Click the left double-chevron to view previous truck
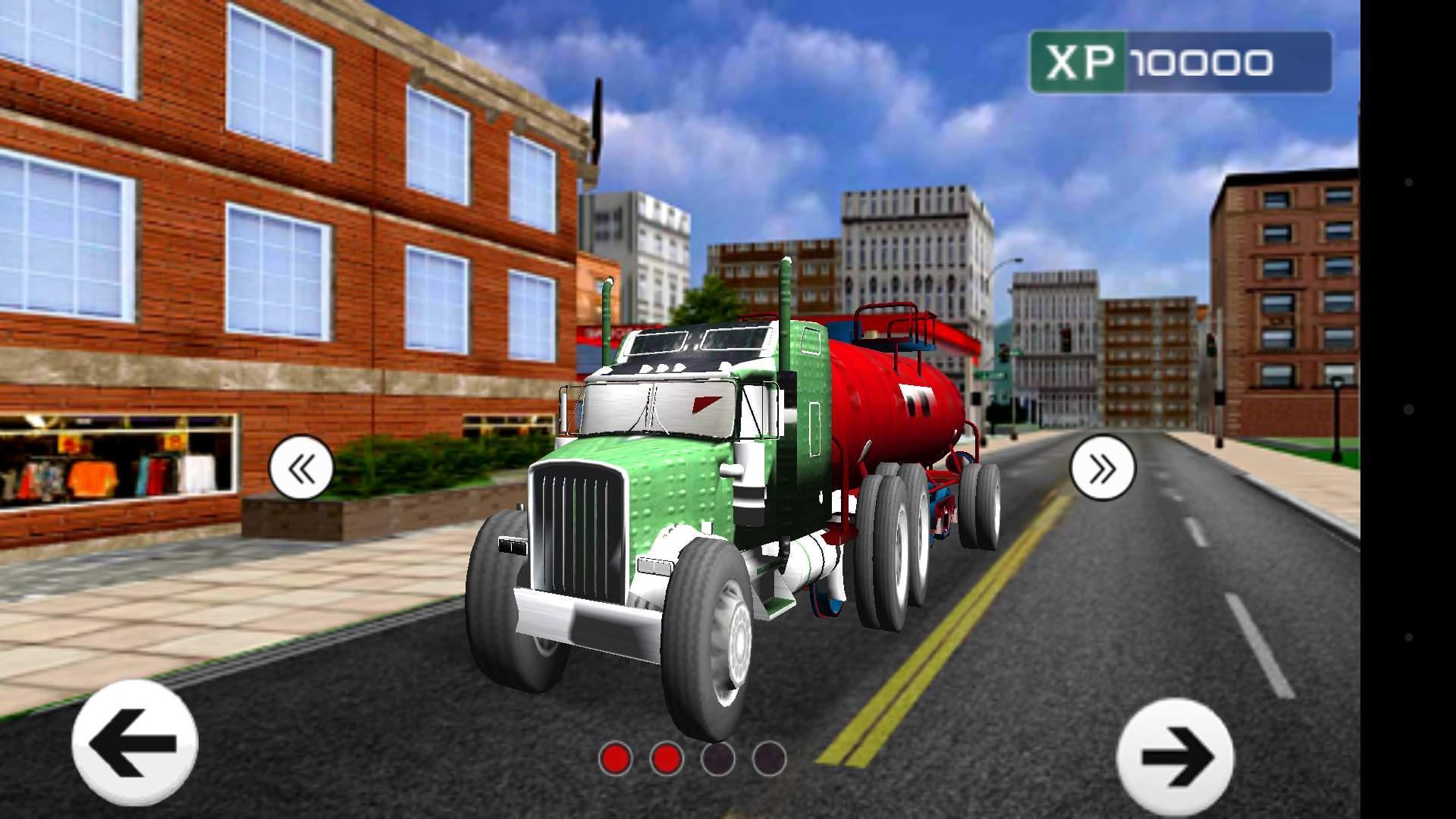The width and height of the screenshot is (1456, 819). tap(302, 468)
